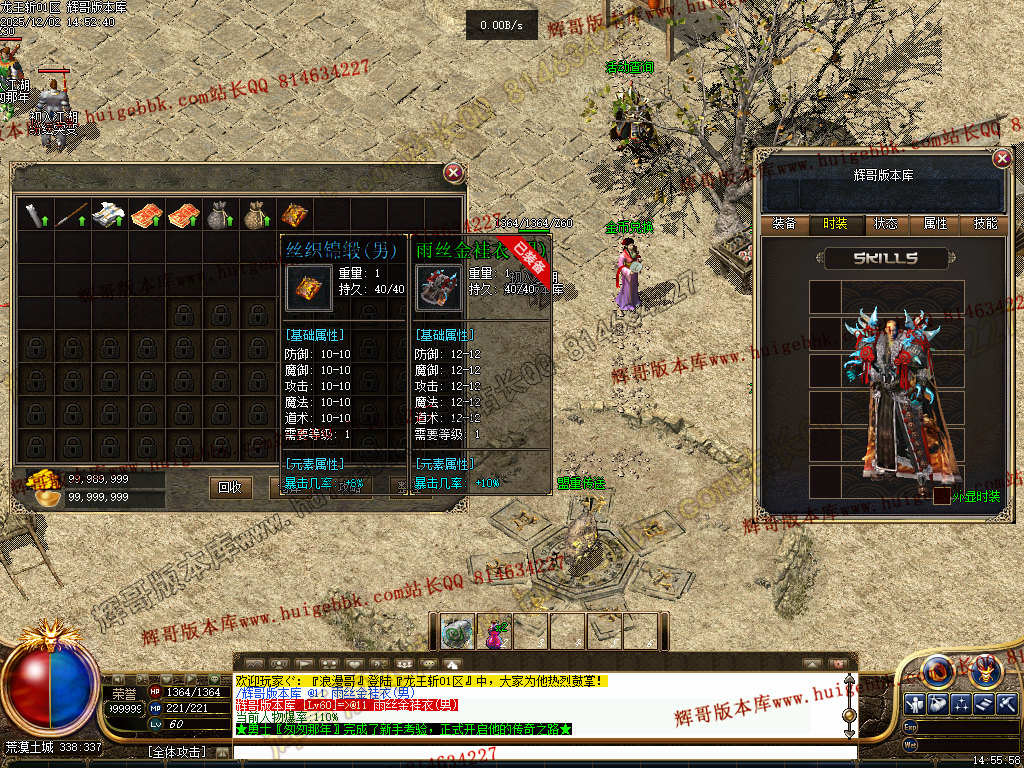Toggle the 外显时装 fashion display checkbox
This screenshot has height=768, width=1024.
[942, 496]
